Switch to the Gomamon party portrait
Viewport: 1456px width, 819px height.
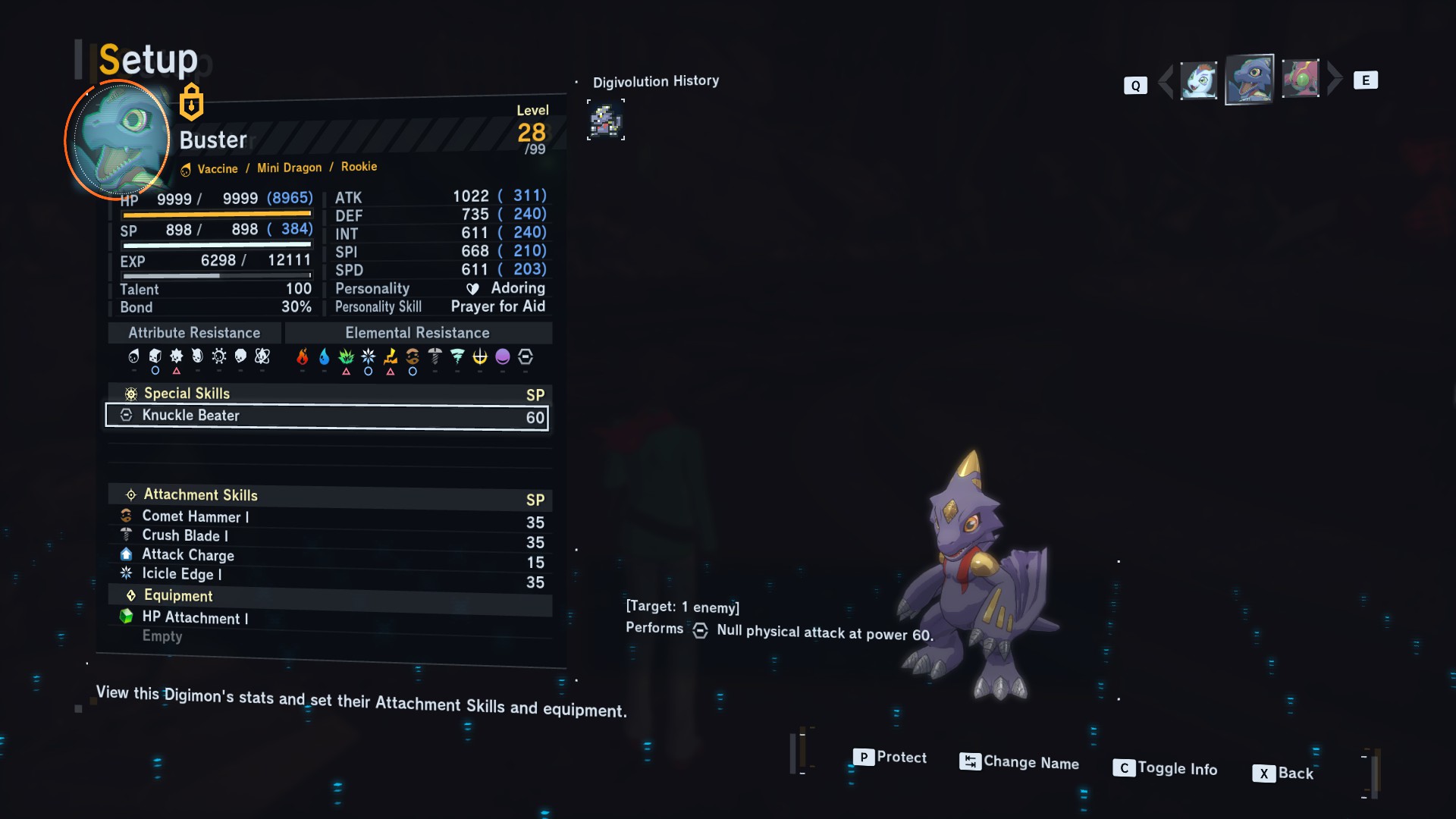[x=1199, y=80]
